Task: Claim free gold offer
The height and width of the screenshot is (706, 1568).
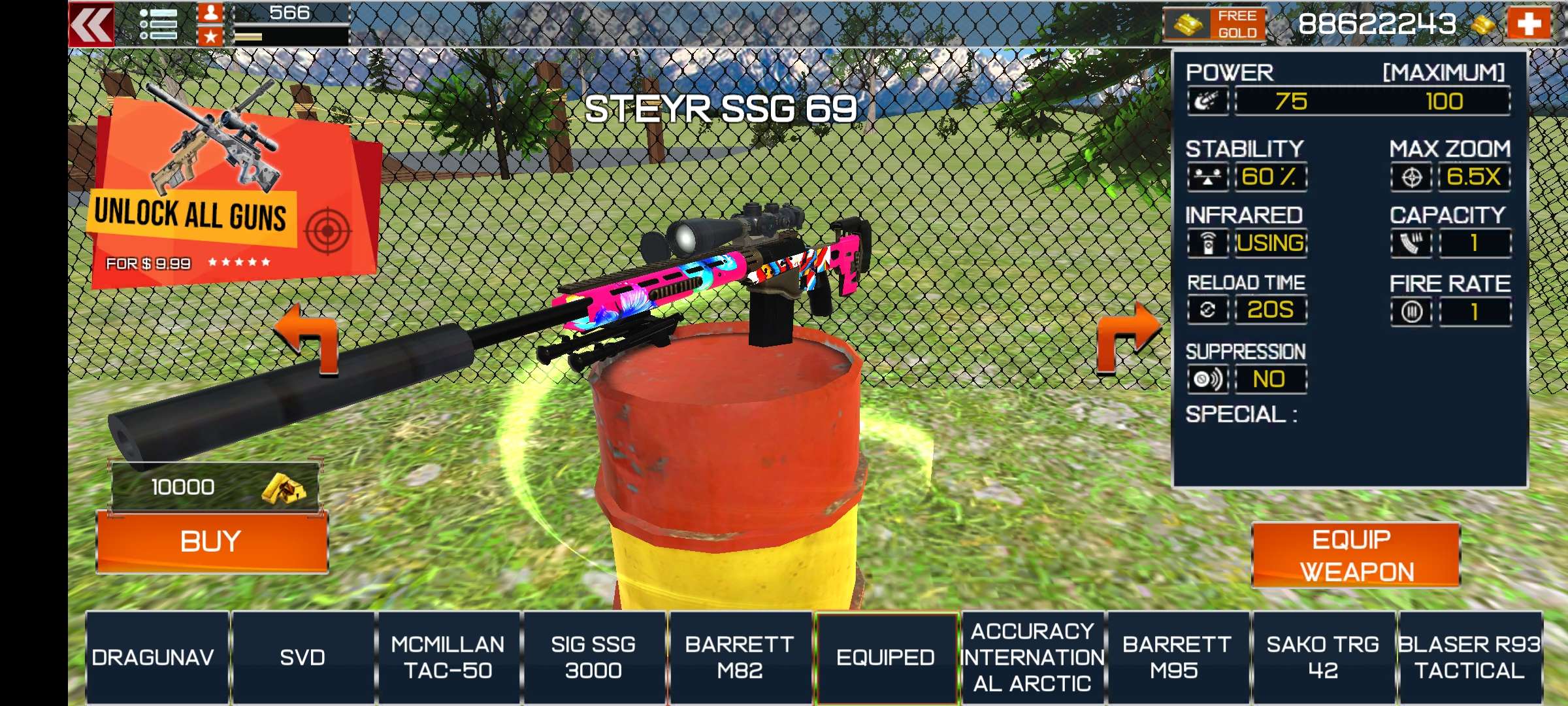Action: pos(1215,25)
